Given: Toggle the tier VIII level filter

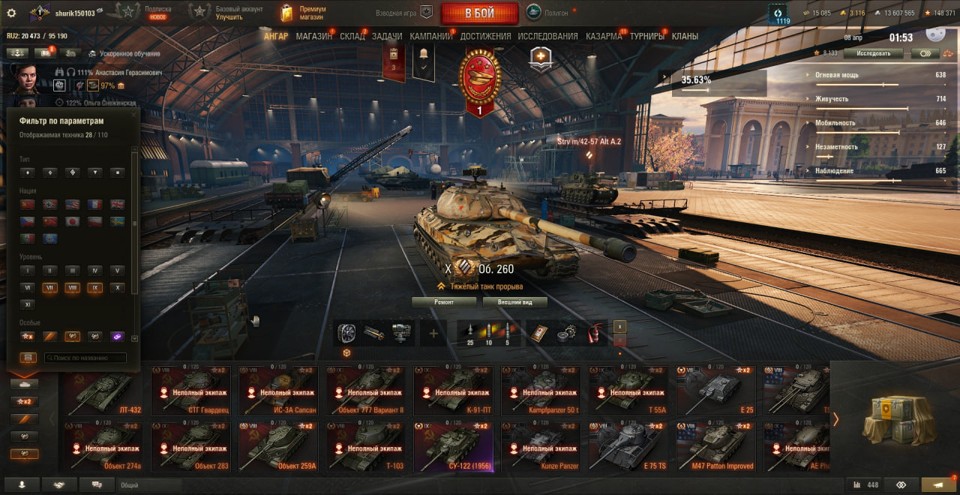Looking at the screenshot, I should click(72, 289).
